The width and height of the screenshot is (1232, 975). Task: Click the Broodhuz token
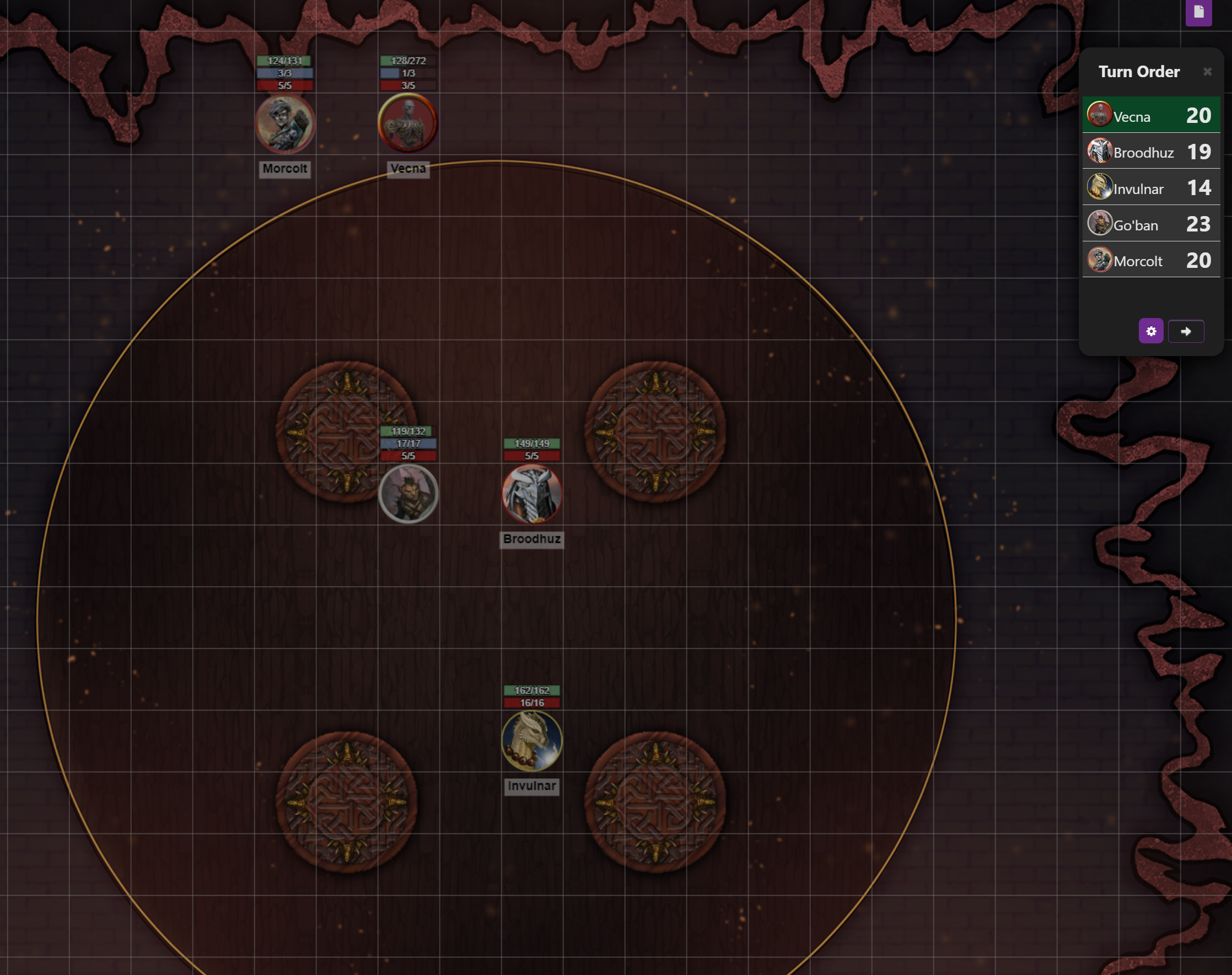pyautogui.click(x=531, y=494)
